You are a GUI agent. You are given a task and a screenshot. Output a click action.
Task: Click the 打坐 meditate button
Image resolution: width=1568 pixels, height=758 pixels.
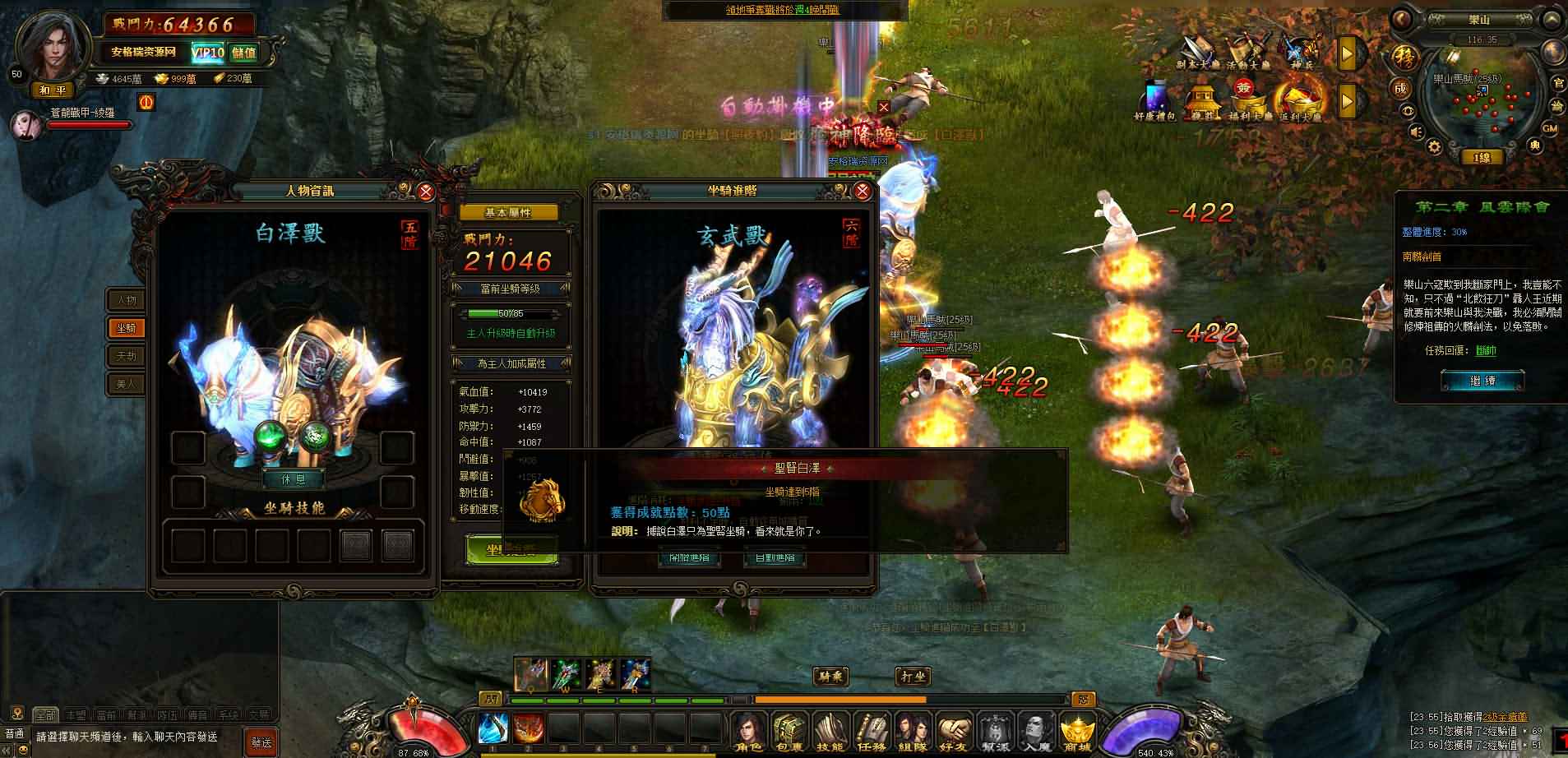[x=912, y=677]
